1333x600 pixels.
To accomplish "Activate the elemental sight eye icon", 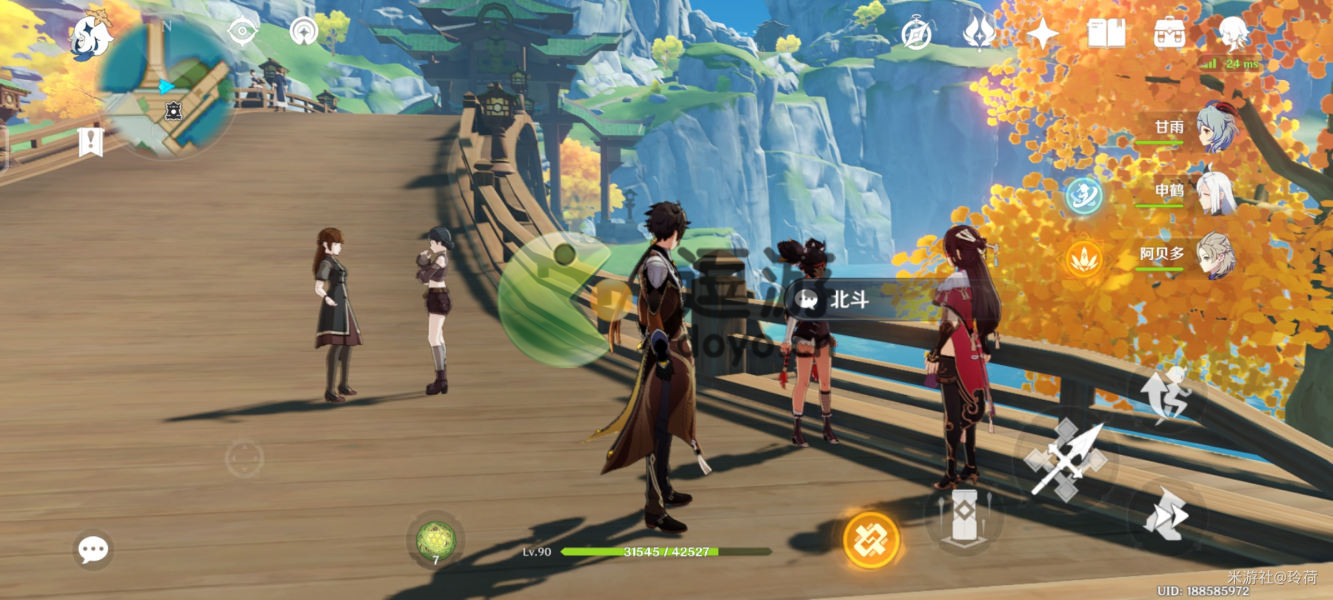I will point(242,32).
